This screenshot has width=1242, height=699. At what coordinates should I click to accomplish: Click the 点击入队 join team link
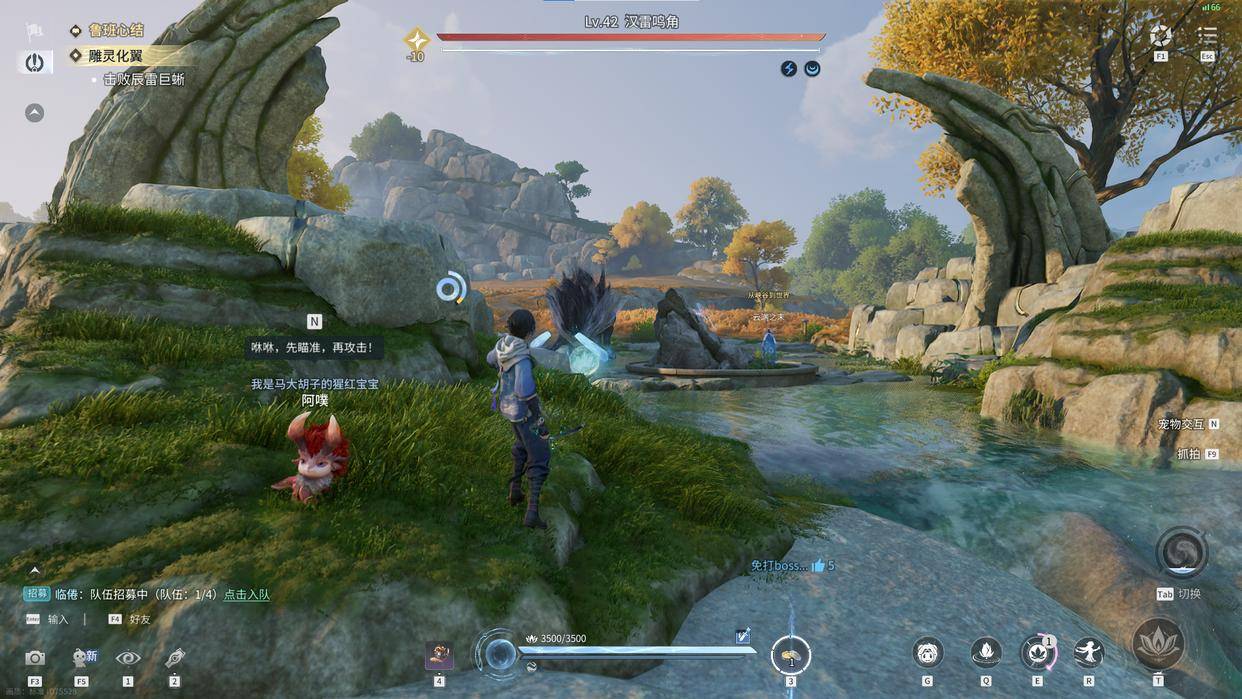(x=246, y=594)
